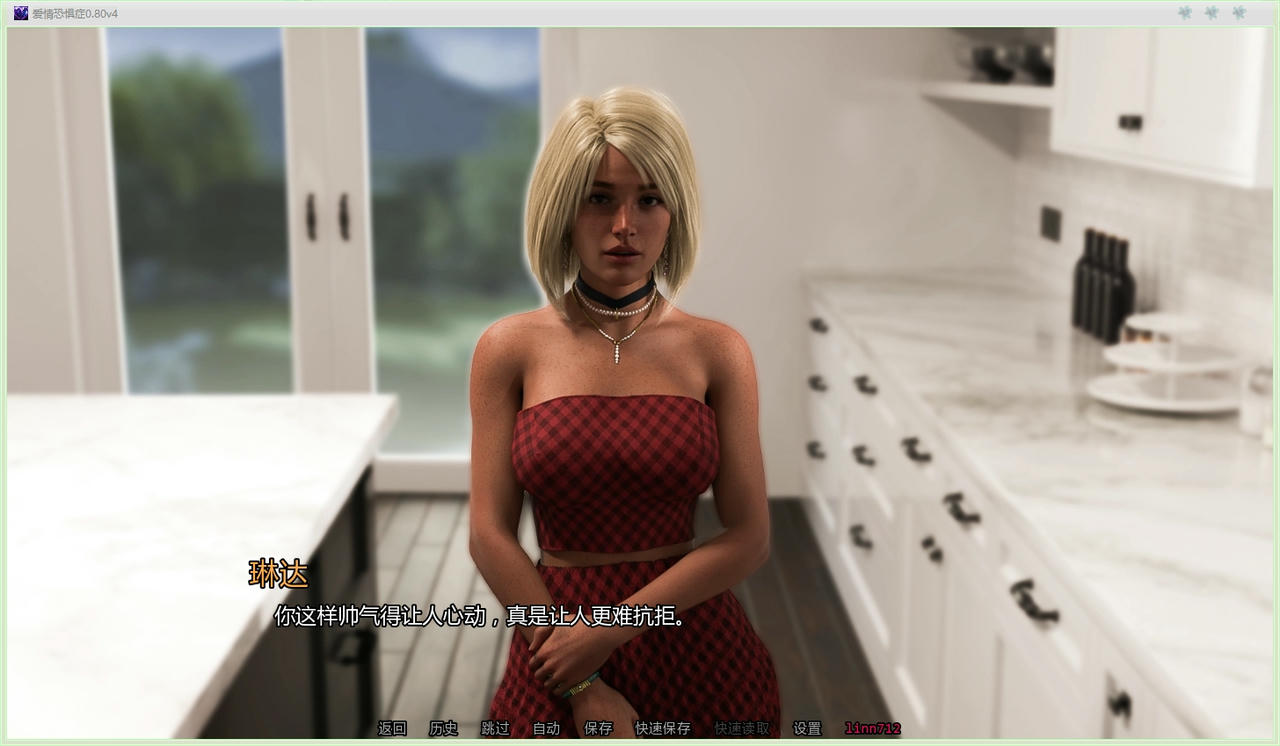The image size is (1280, 746).
Task: Enable 自动 auto-advance mode
Action: 545,729
